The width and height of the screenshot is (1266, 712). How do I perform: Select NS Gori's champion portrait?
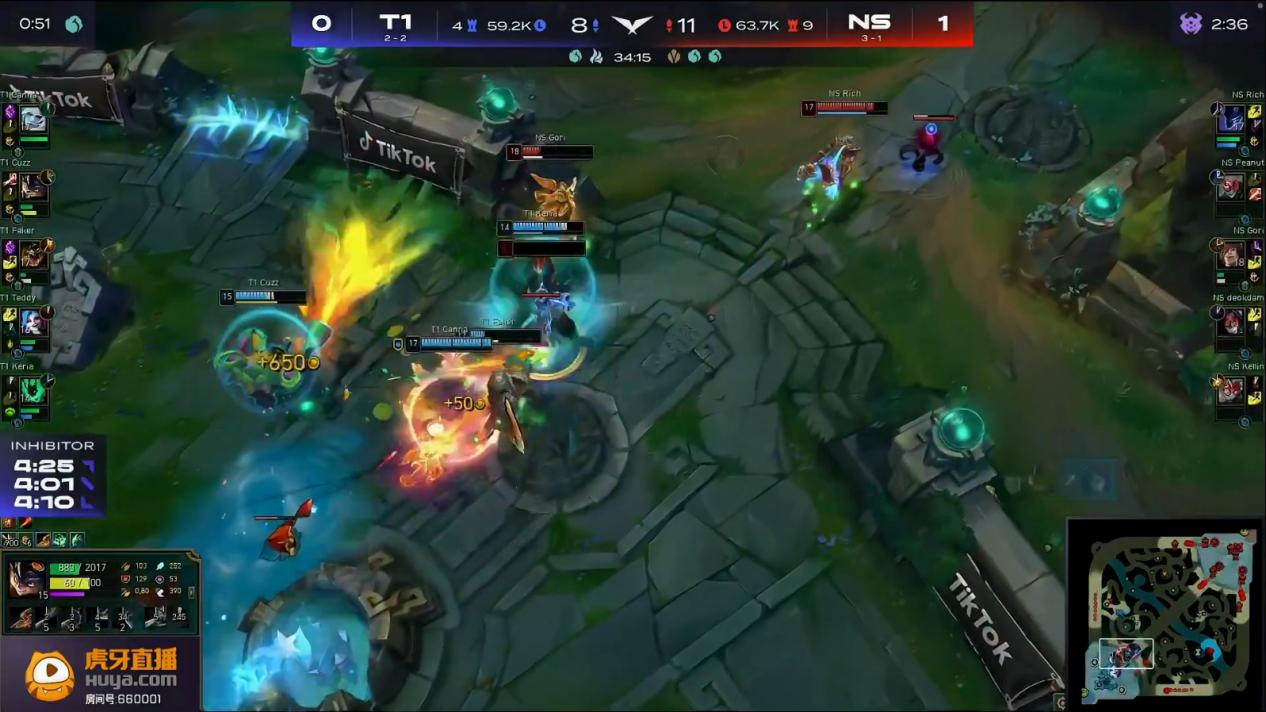(1230, 255)
